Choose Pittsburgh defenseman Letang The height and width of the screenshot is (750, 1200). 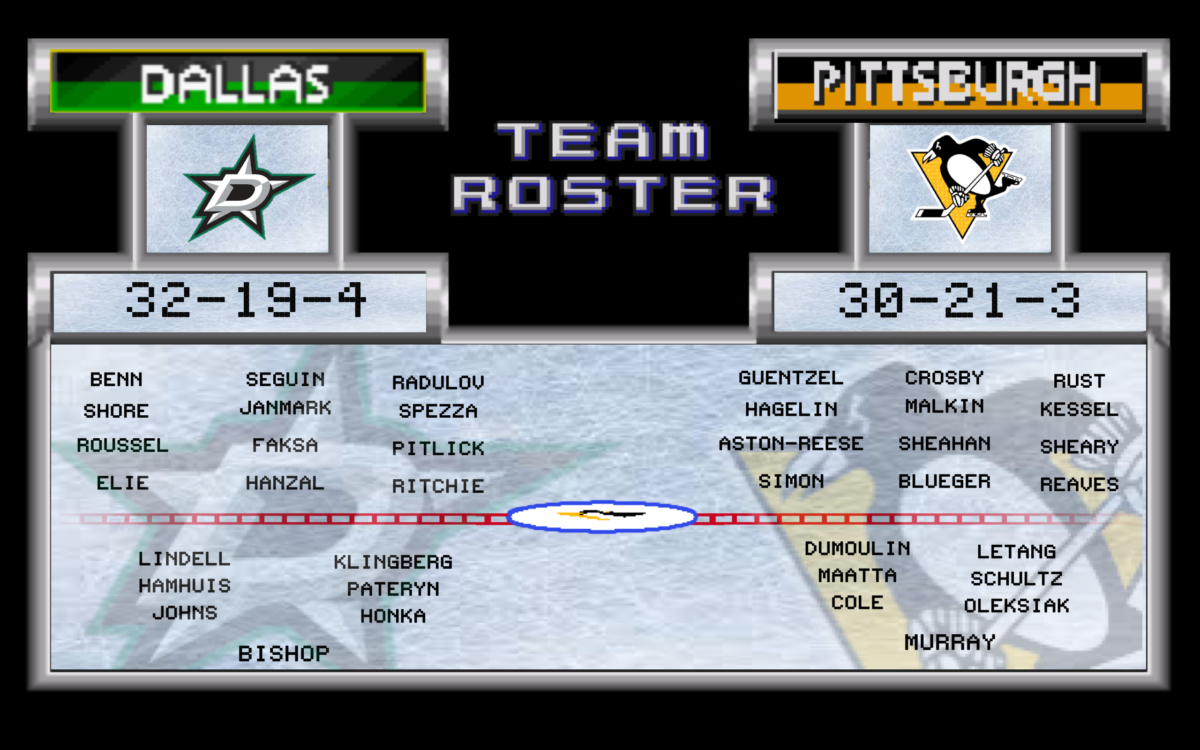[1016, 551]
